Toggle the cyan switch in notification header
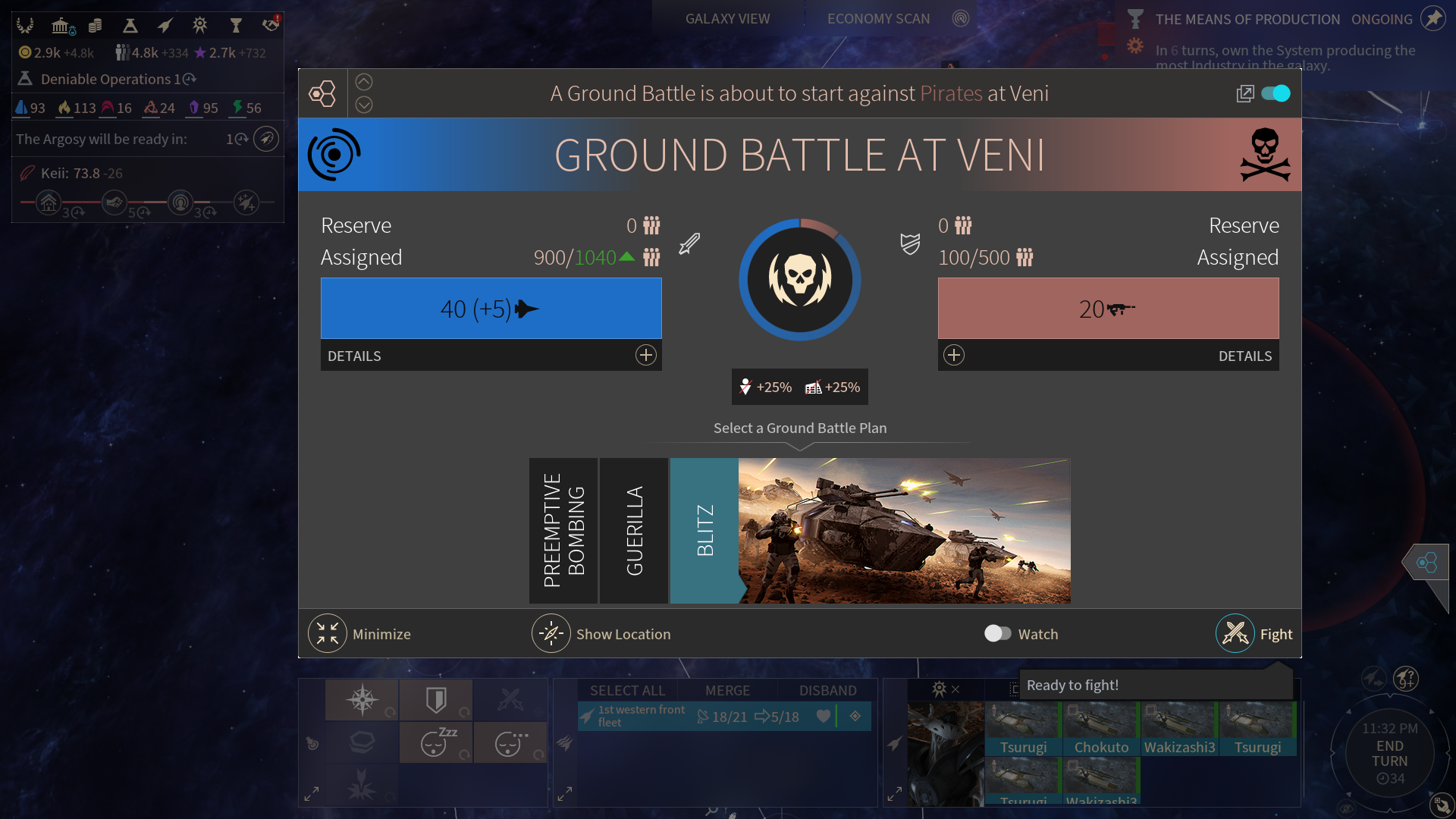 point(1276,93)
